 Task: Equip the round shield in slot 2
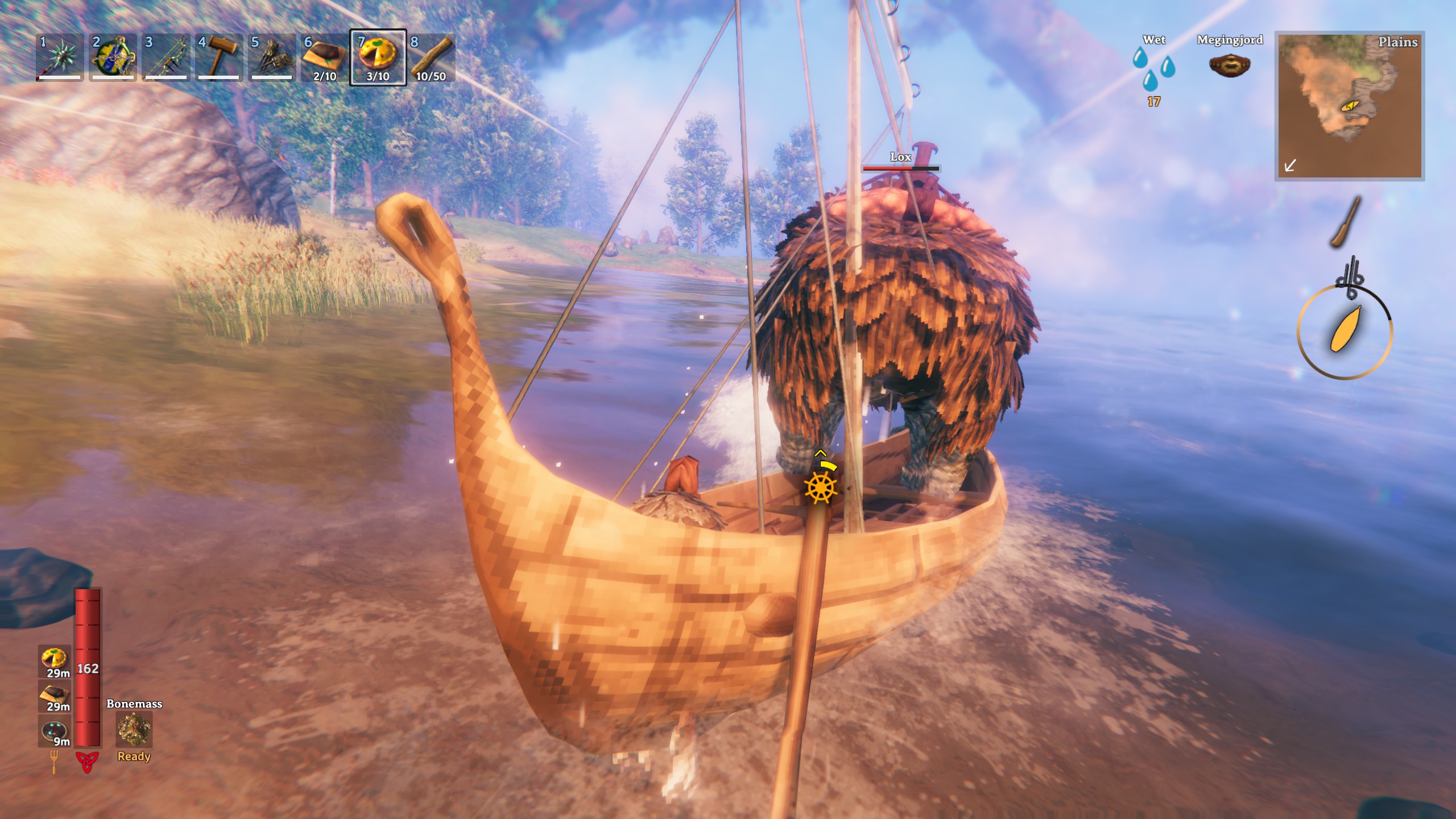pos(113,57)
